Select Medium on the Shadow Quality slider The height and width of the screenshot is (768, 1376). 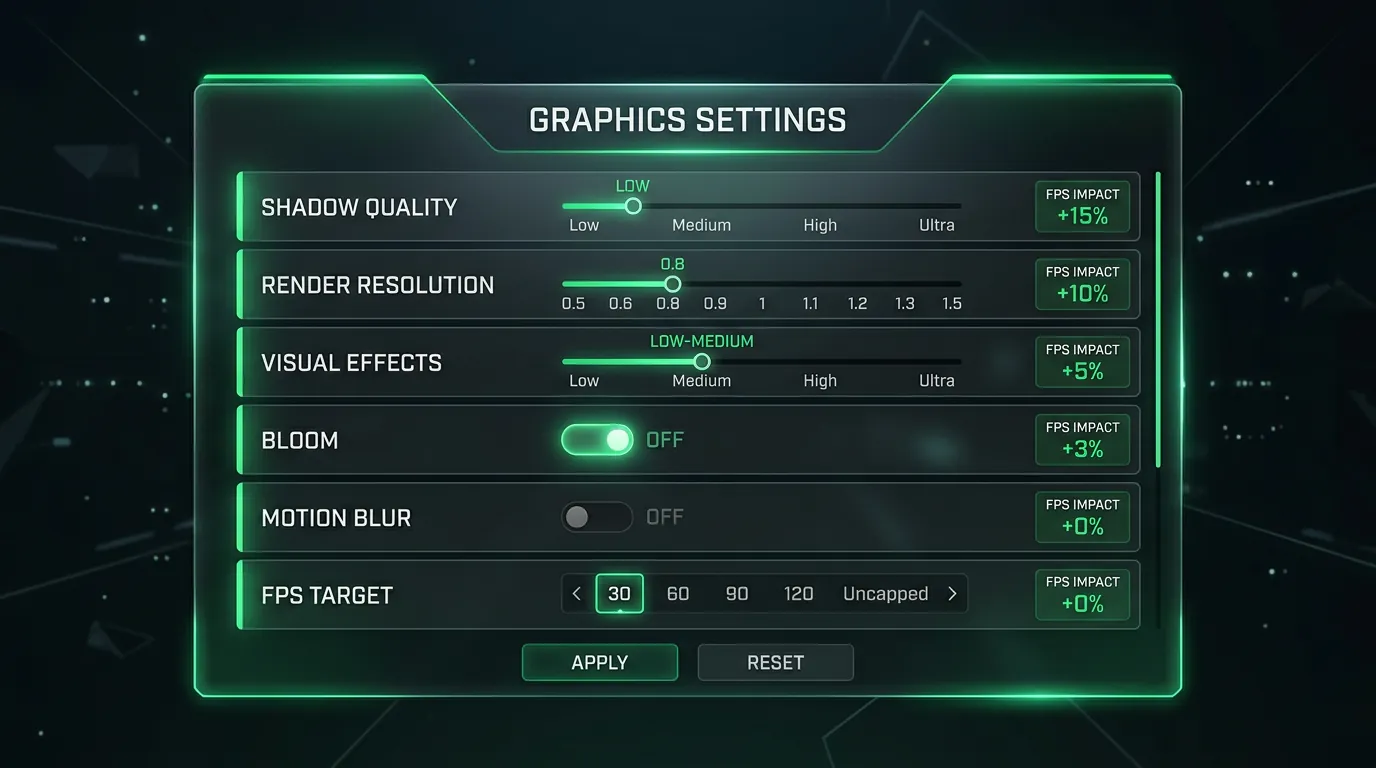point(701,206)
